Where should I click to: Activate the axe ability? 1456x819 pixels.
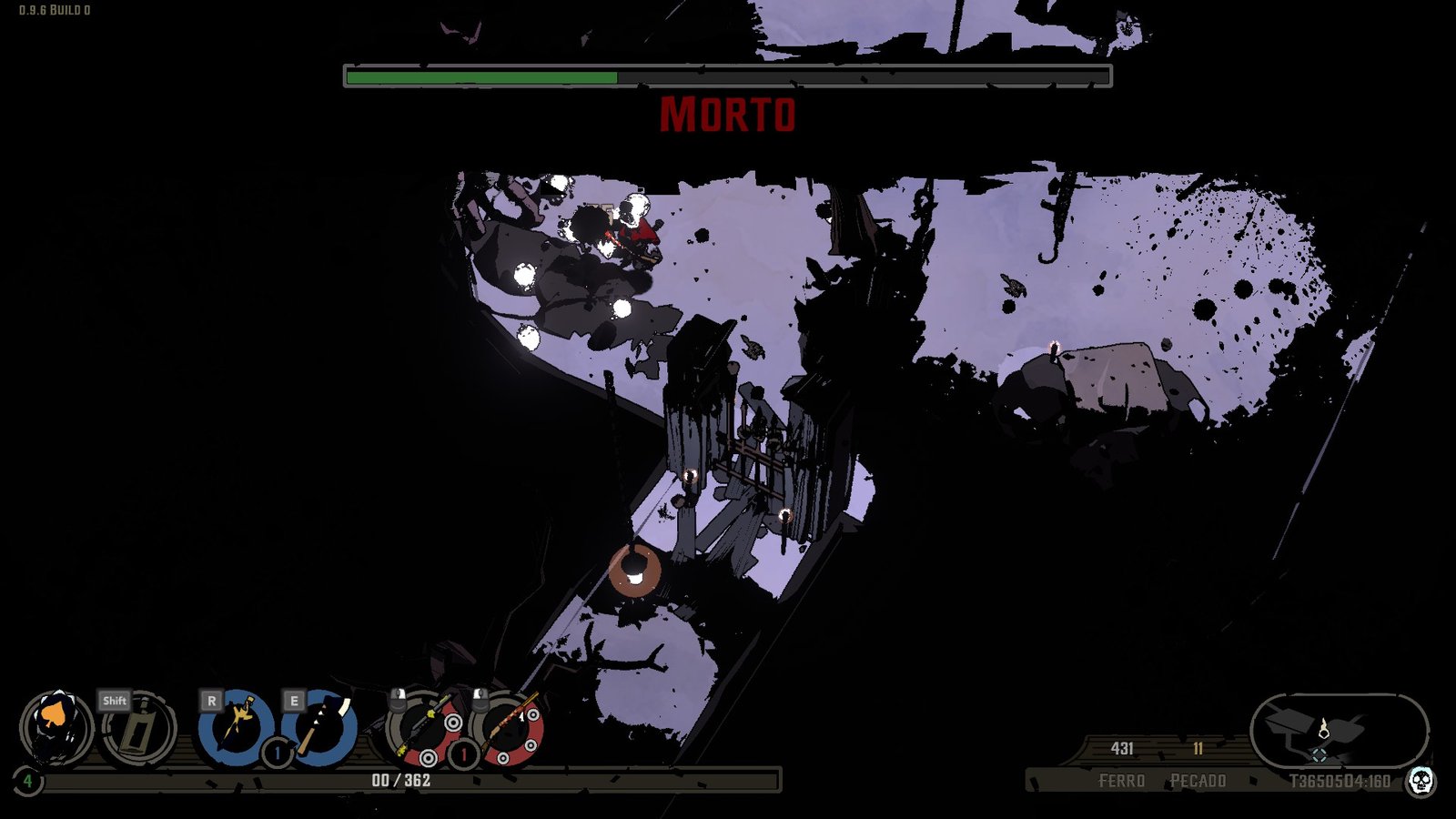point(319,727)
